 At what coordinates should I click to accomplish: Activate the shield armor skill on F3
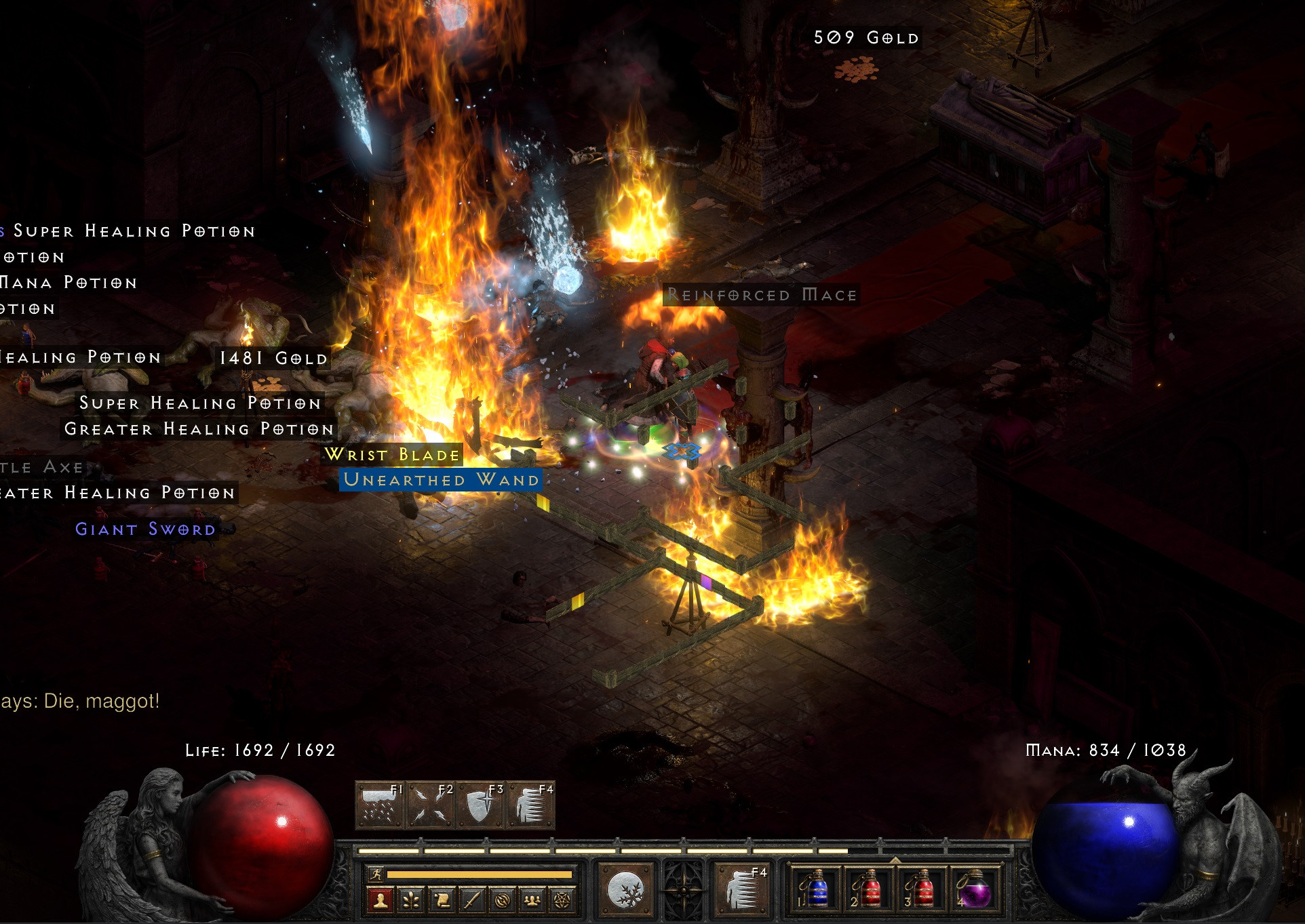pos(481,805)
